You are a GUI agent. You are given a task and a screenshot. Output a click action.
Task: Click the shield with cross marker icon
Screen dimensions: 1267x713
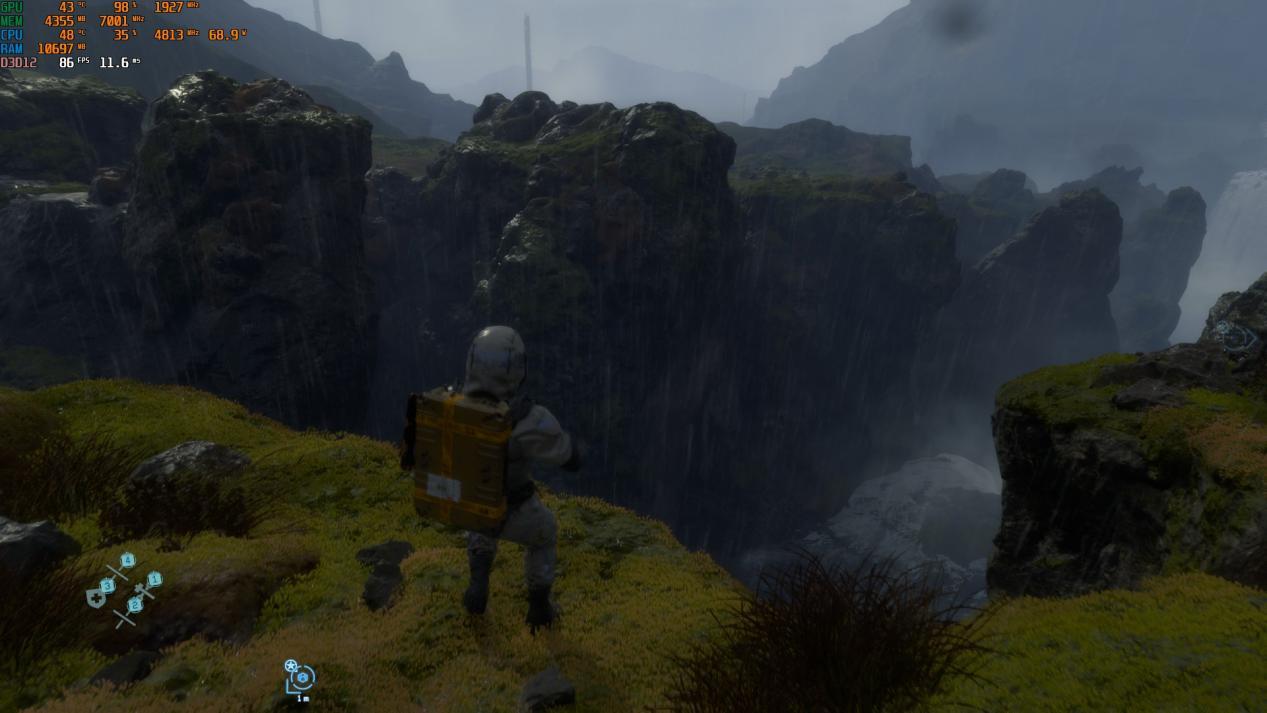[96, 598]
